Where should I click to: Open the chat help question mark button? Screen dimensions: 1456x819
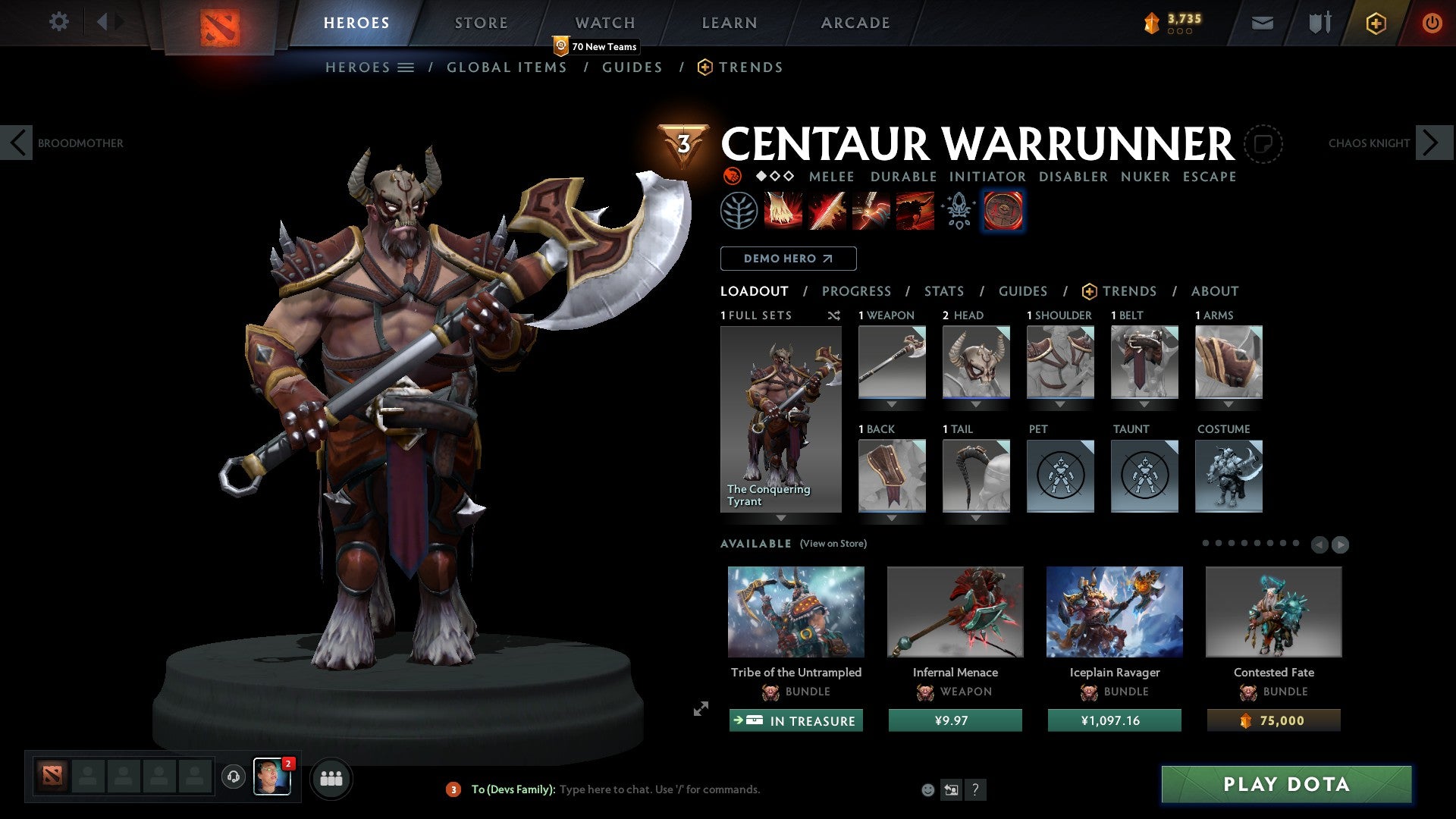coord(975,789)
